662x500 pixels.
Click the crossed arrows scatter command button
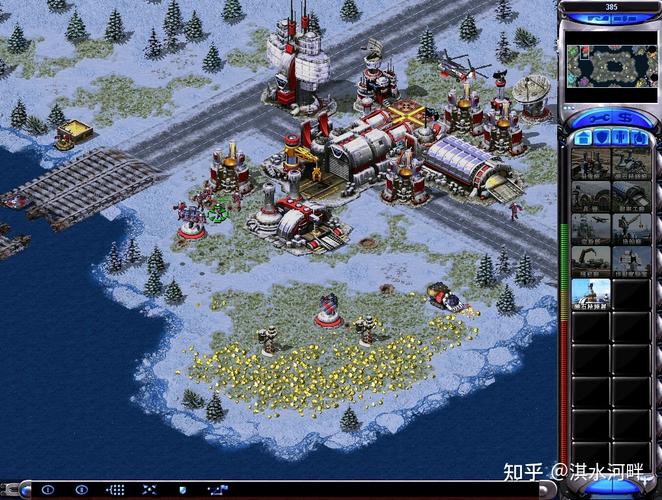pos(150,490)
